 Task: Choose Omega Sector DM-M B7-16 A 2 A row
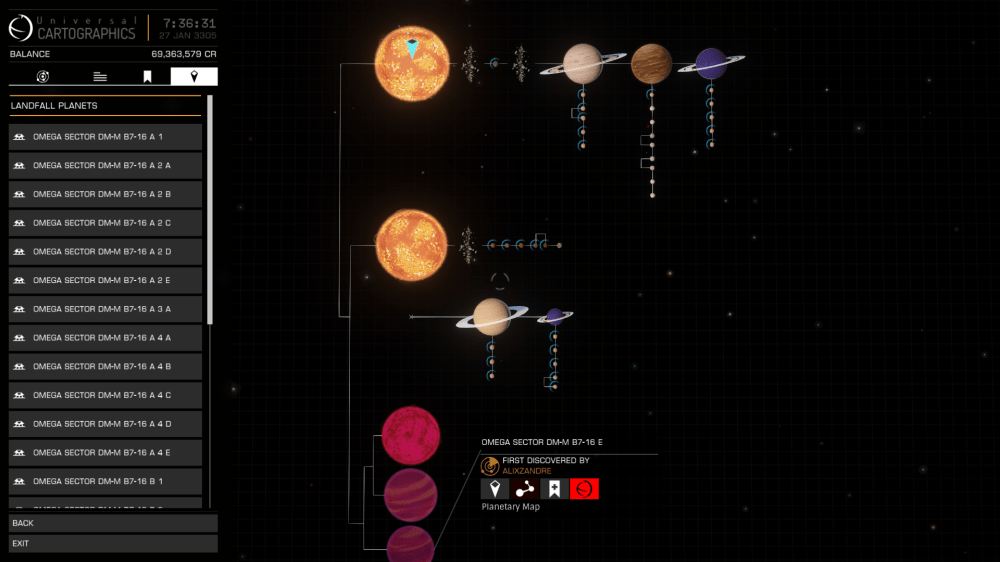tap(105, 165)
